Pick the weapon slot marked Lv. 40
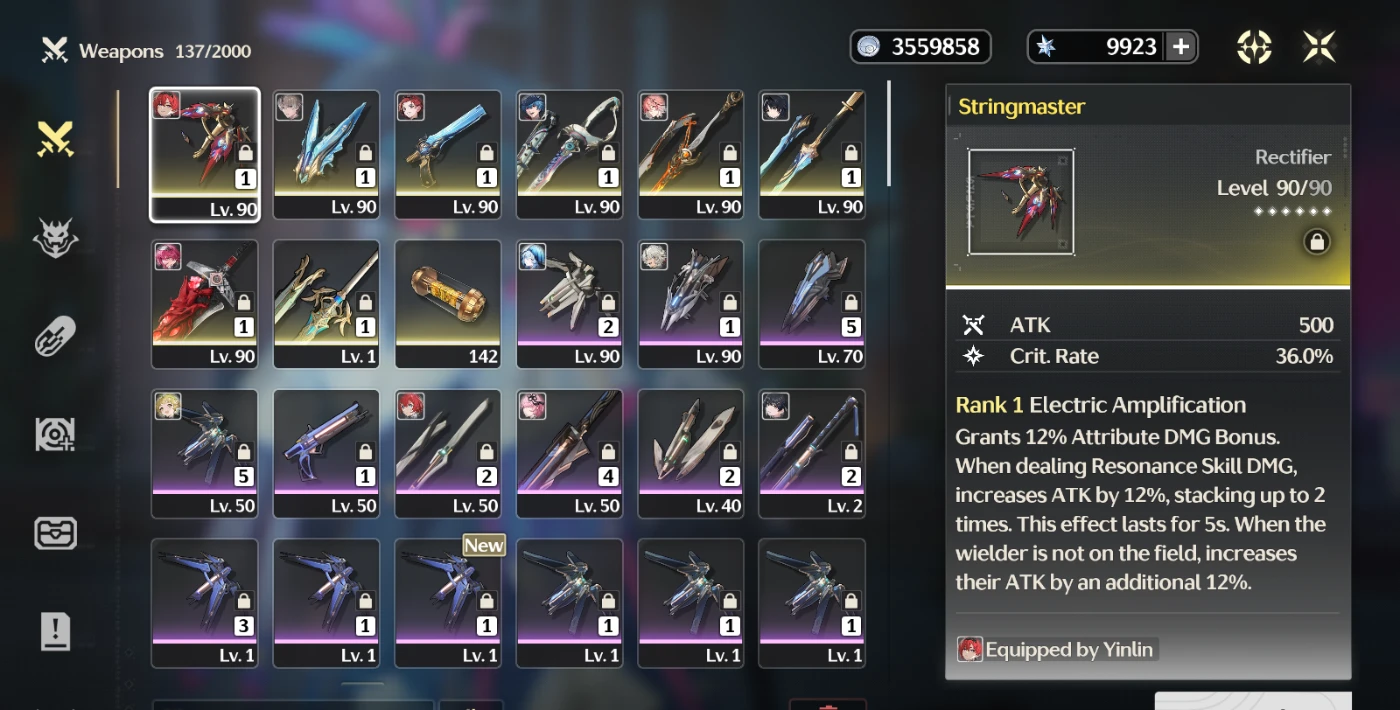Image resolution: width=1400 pixels, height=710 pixels. click(691, 454)
